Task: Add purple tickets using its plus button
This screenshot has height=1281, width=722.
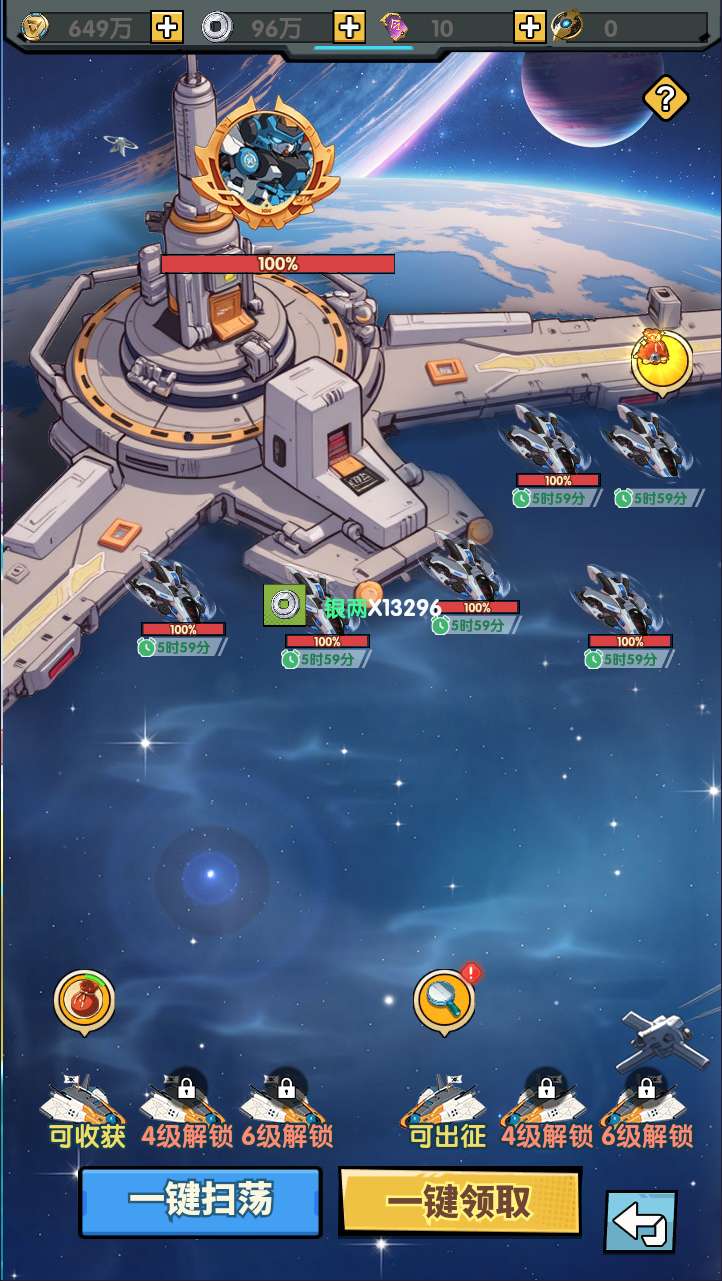Action: [529, 27]
